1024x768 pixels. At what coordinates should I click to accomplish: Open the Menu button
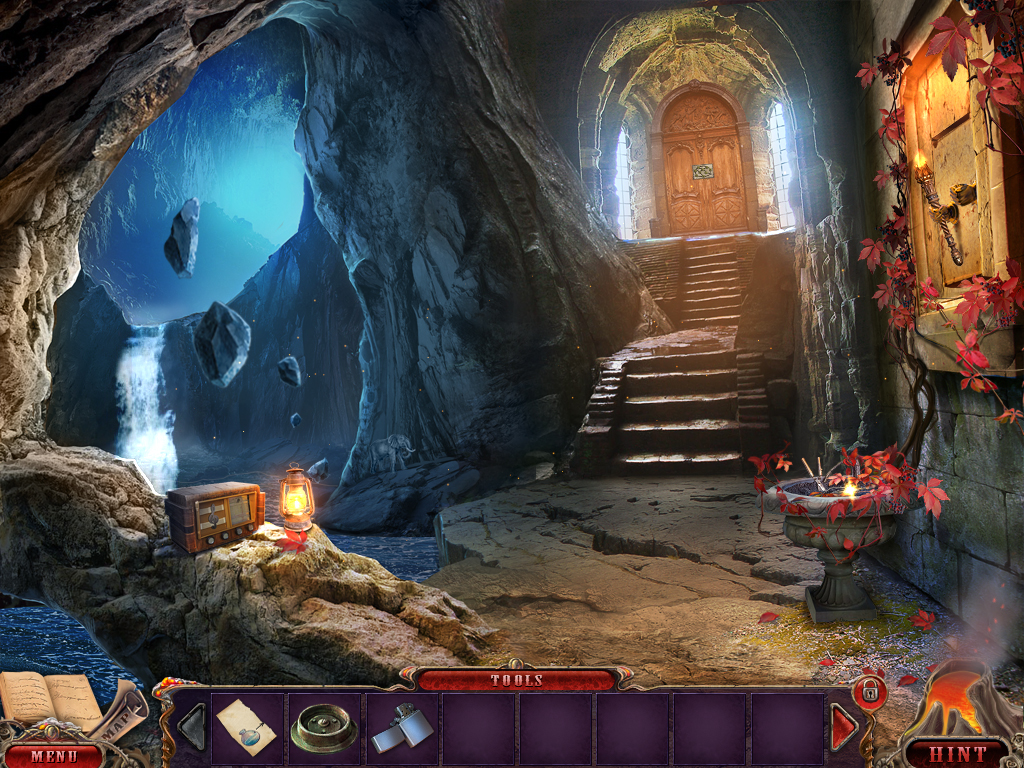(x=52, y=755)
